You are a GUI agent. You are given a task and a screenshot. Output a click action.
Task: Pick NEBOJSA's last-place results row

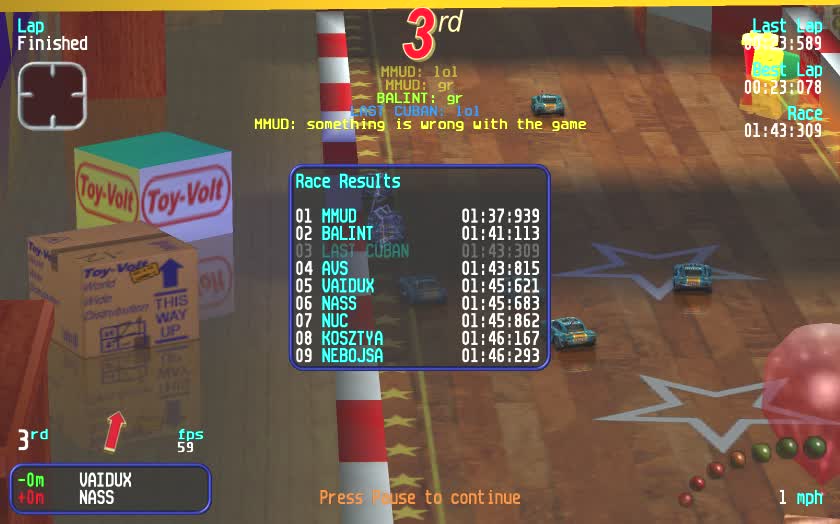(418, 356)
